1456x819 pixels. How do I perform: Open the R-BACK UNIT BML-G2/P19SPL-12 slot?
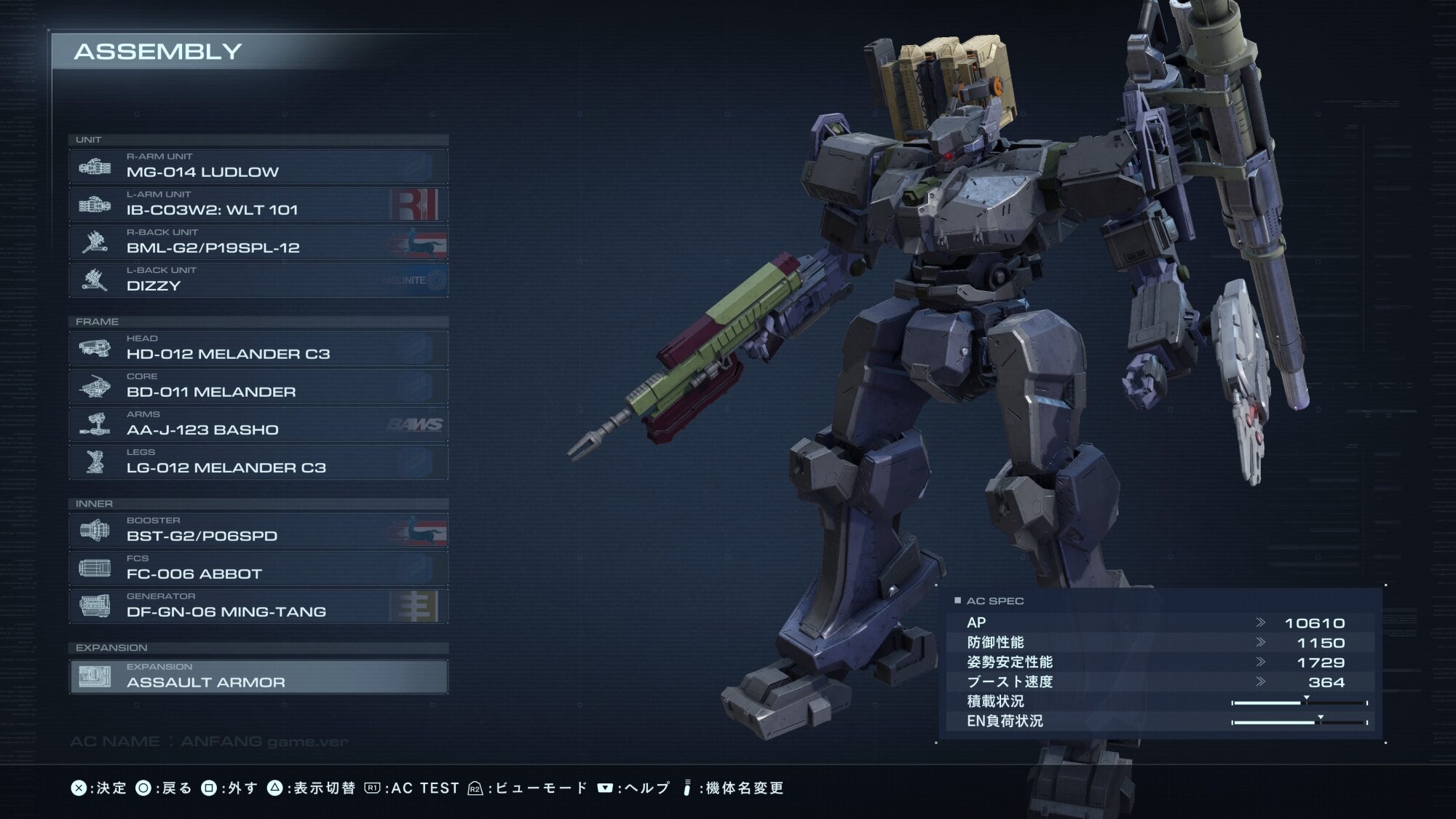[258, 242]
